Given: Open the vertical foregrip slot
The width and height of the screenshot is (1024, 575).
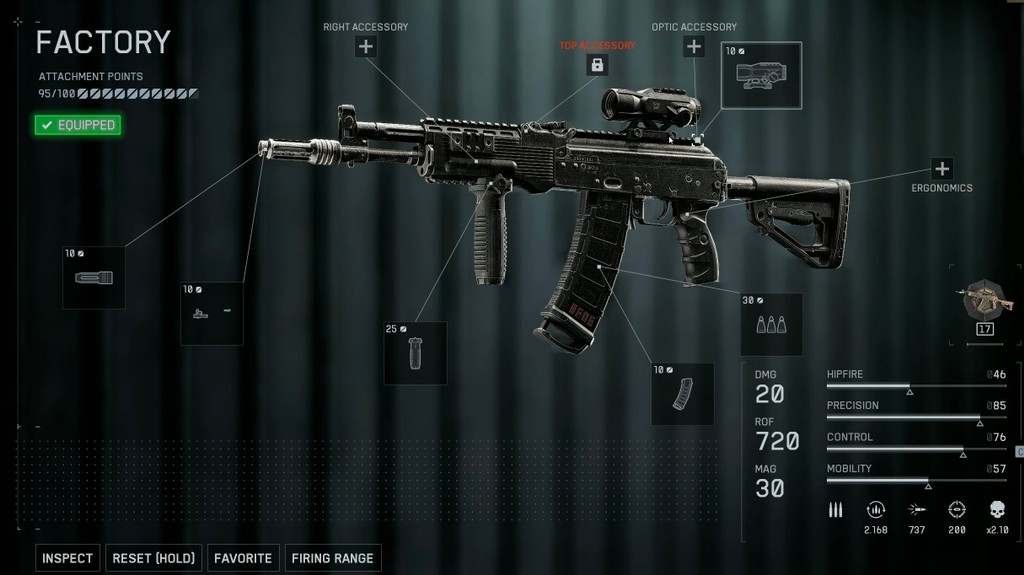Looking at the screenshot, I should click(x=416, y=353).
